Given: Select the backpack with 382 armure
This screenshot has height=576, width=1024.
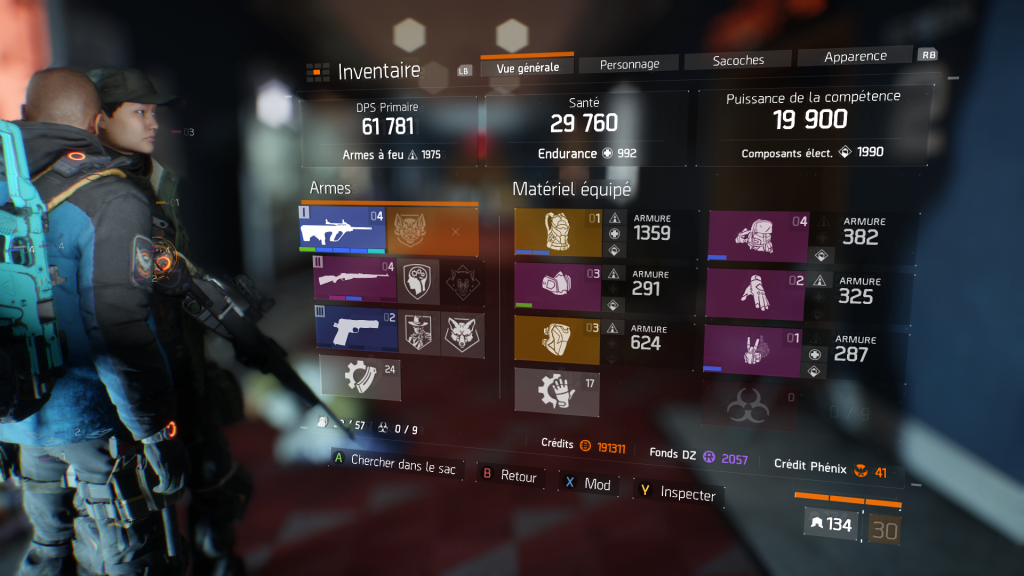Looking at the screenshot, I should 757,236.
